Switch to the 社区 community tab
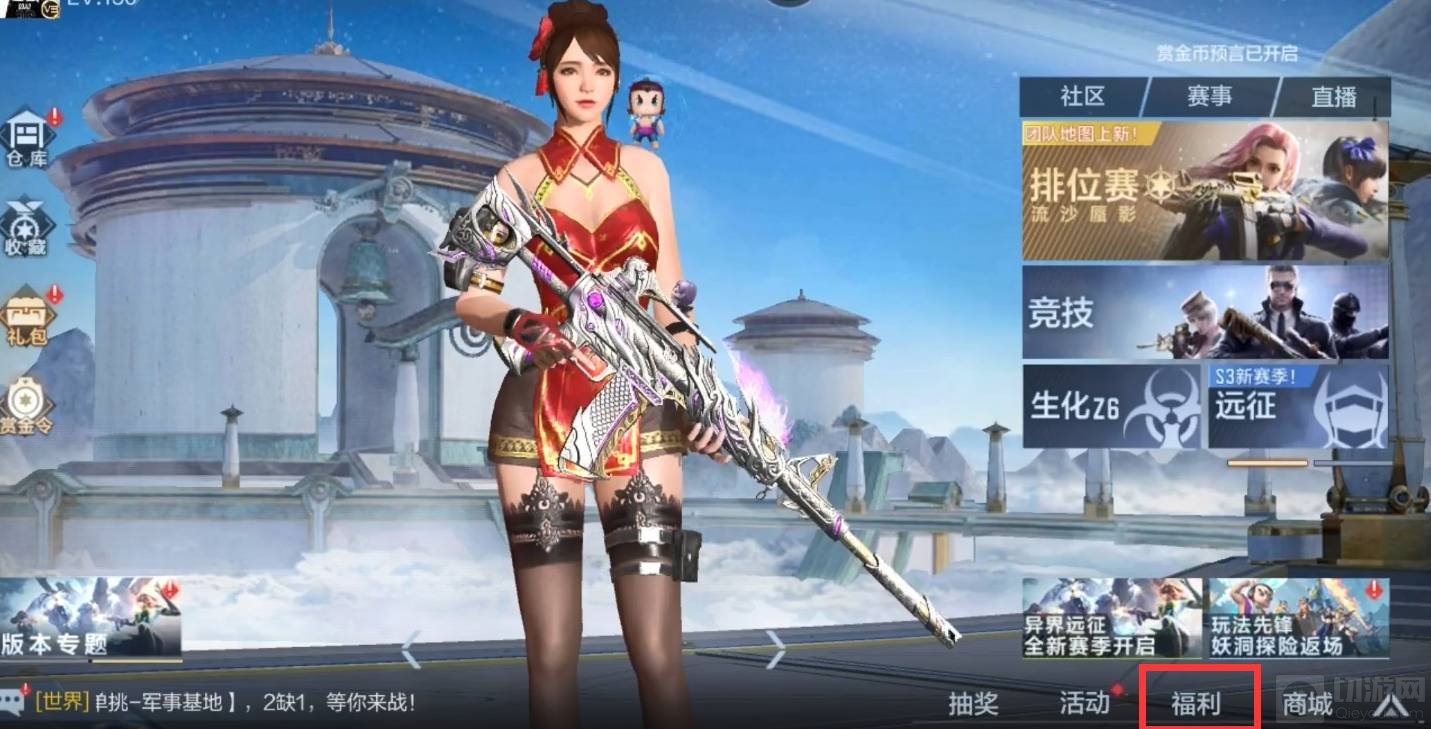Image resolution: width=1431 pixels, height=729 pixels. coord(1082,97)
